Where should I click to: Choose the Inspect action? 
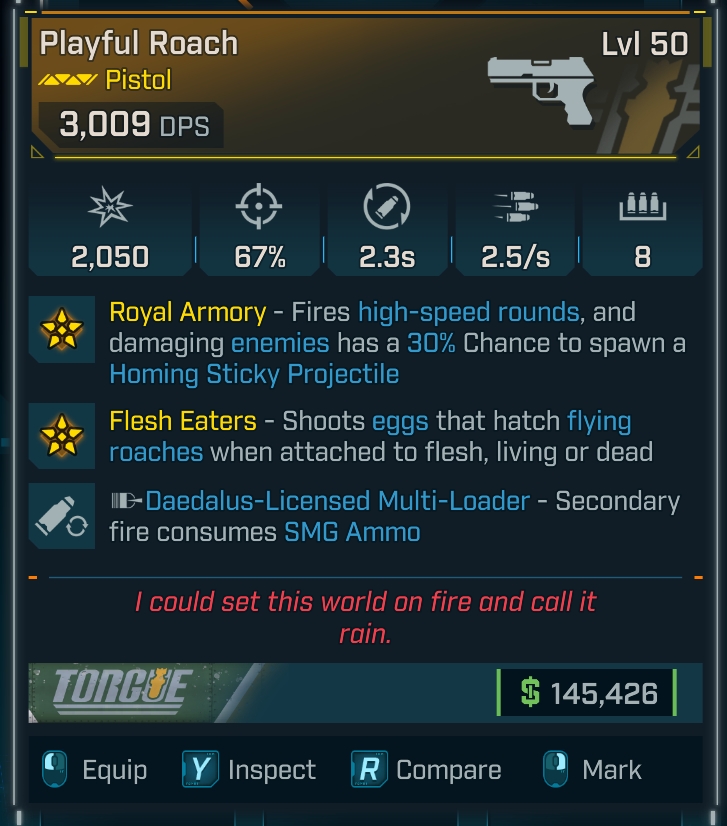(x=250, y=770)
